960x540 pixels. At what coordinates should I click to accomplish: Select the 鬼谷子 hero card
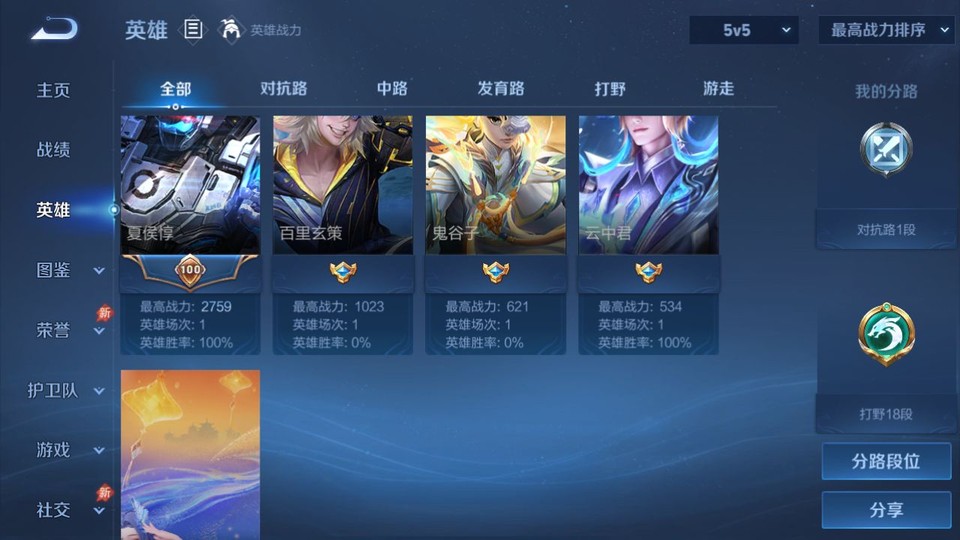[496, 186]
